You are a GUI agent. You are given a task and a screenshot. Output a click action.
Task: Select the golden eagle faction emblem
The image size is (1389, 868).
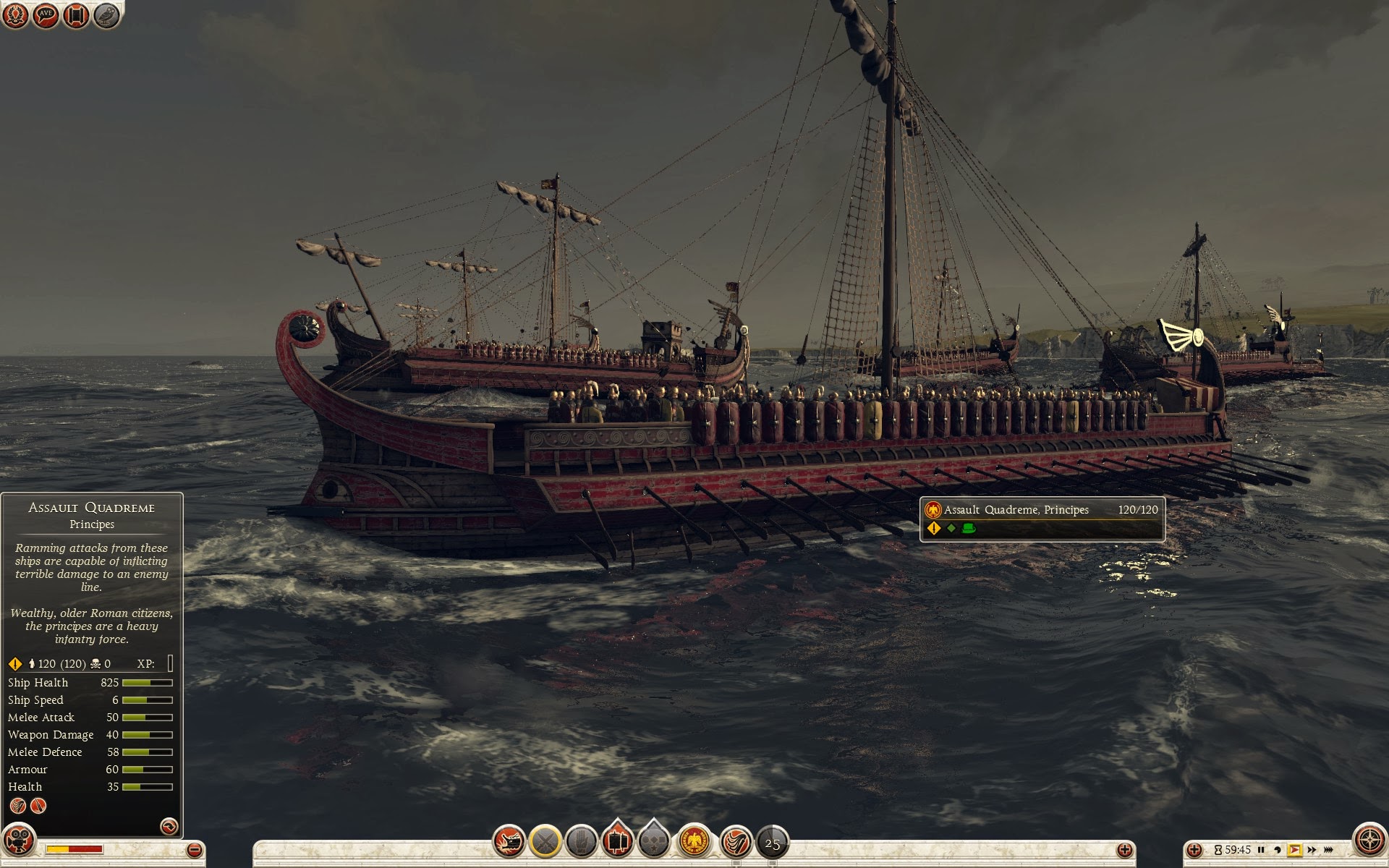tap(694, 842)
